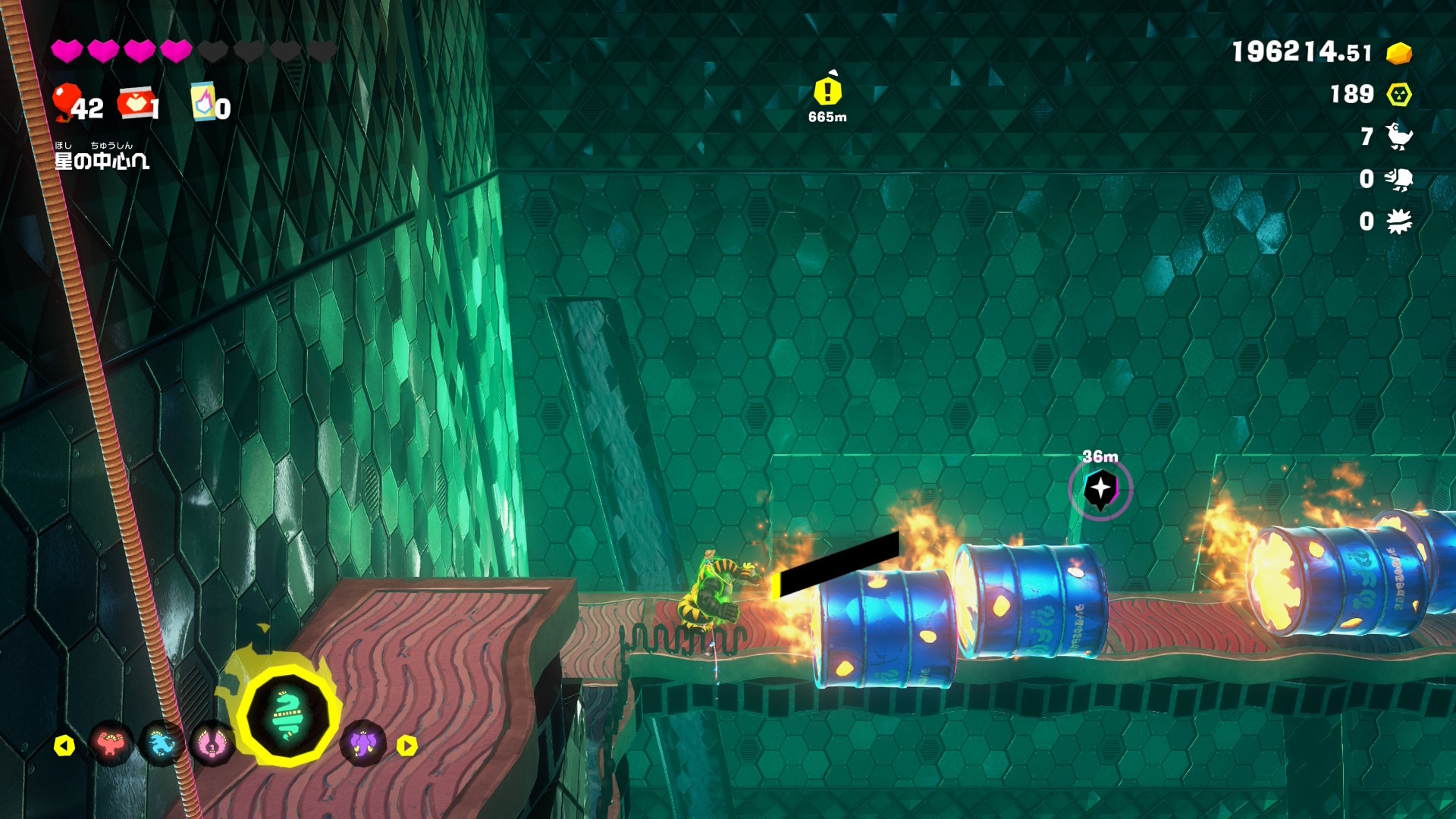1456x819 pixels.
Task: Click the yellow right arrow of Bananza selector
Action: coord(407,746)
